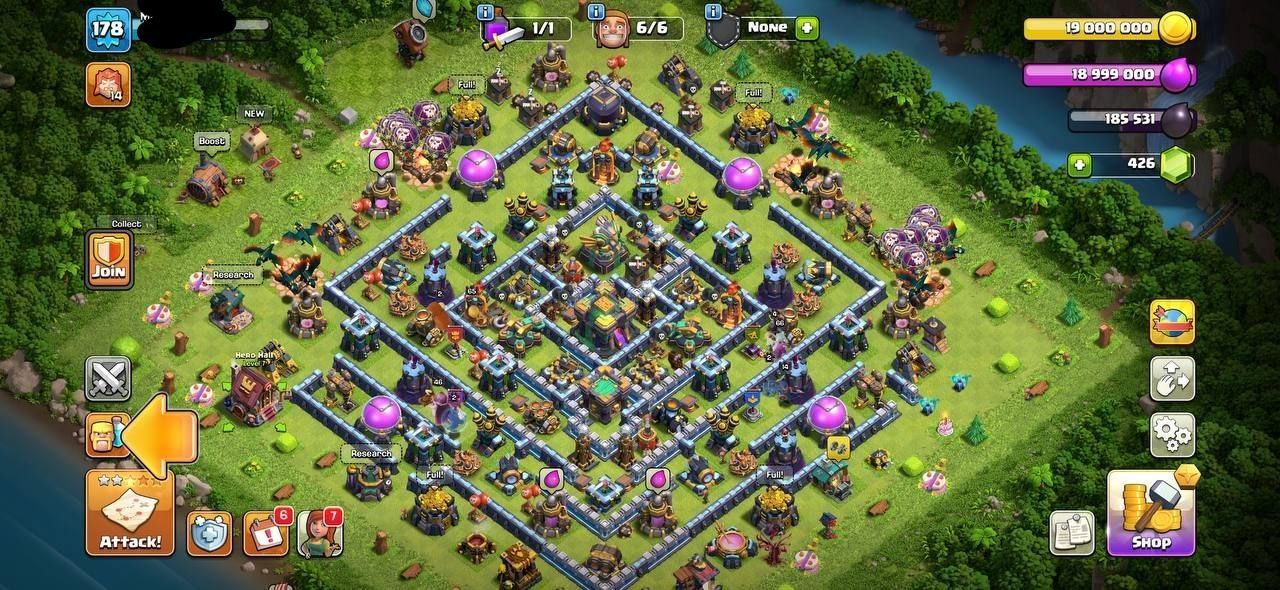Open the army barbarian and potion button
The width and height of the screenshot is (1280, 590).
pos(106,435)
